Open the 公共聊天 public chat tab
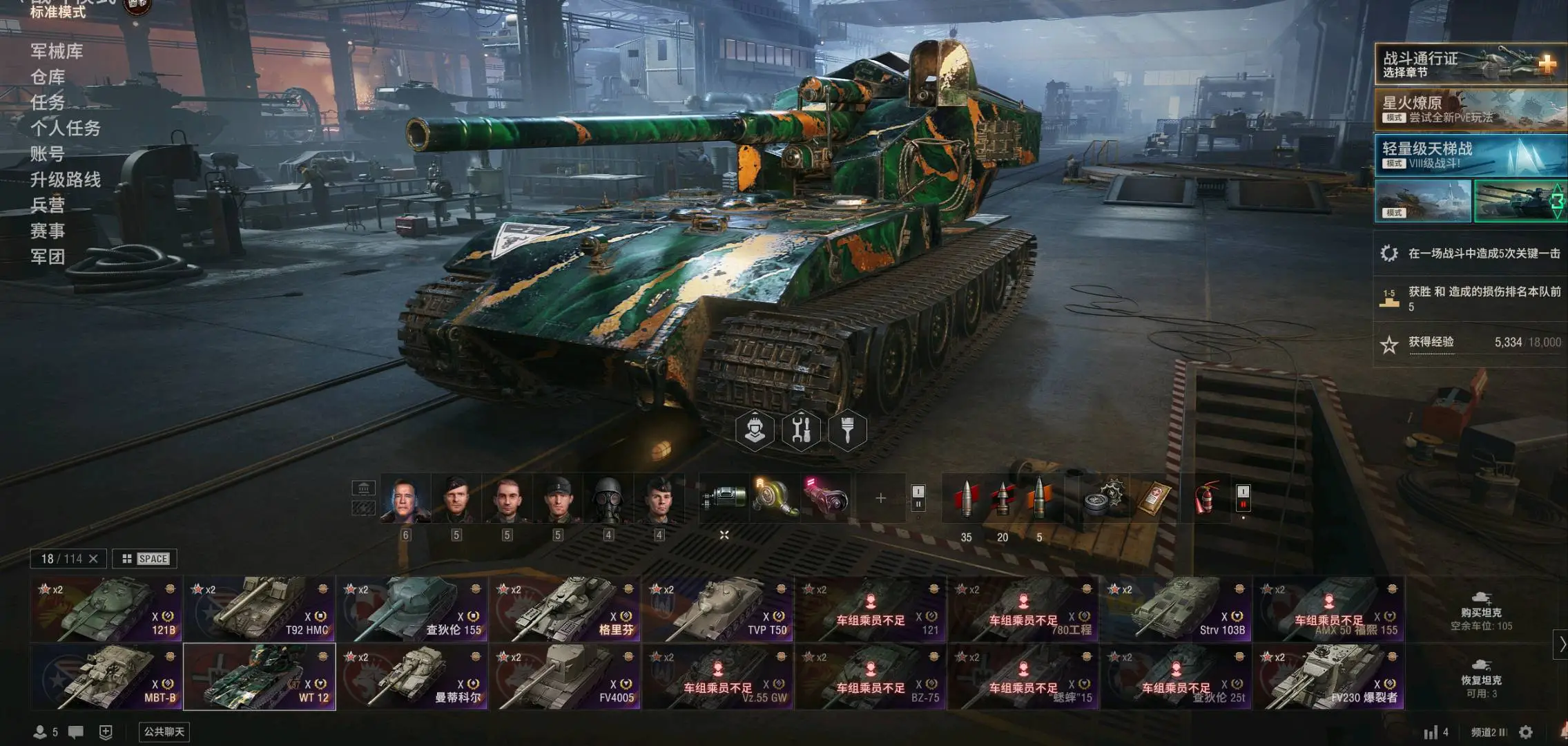 [164, 731]
